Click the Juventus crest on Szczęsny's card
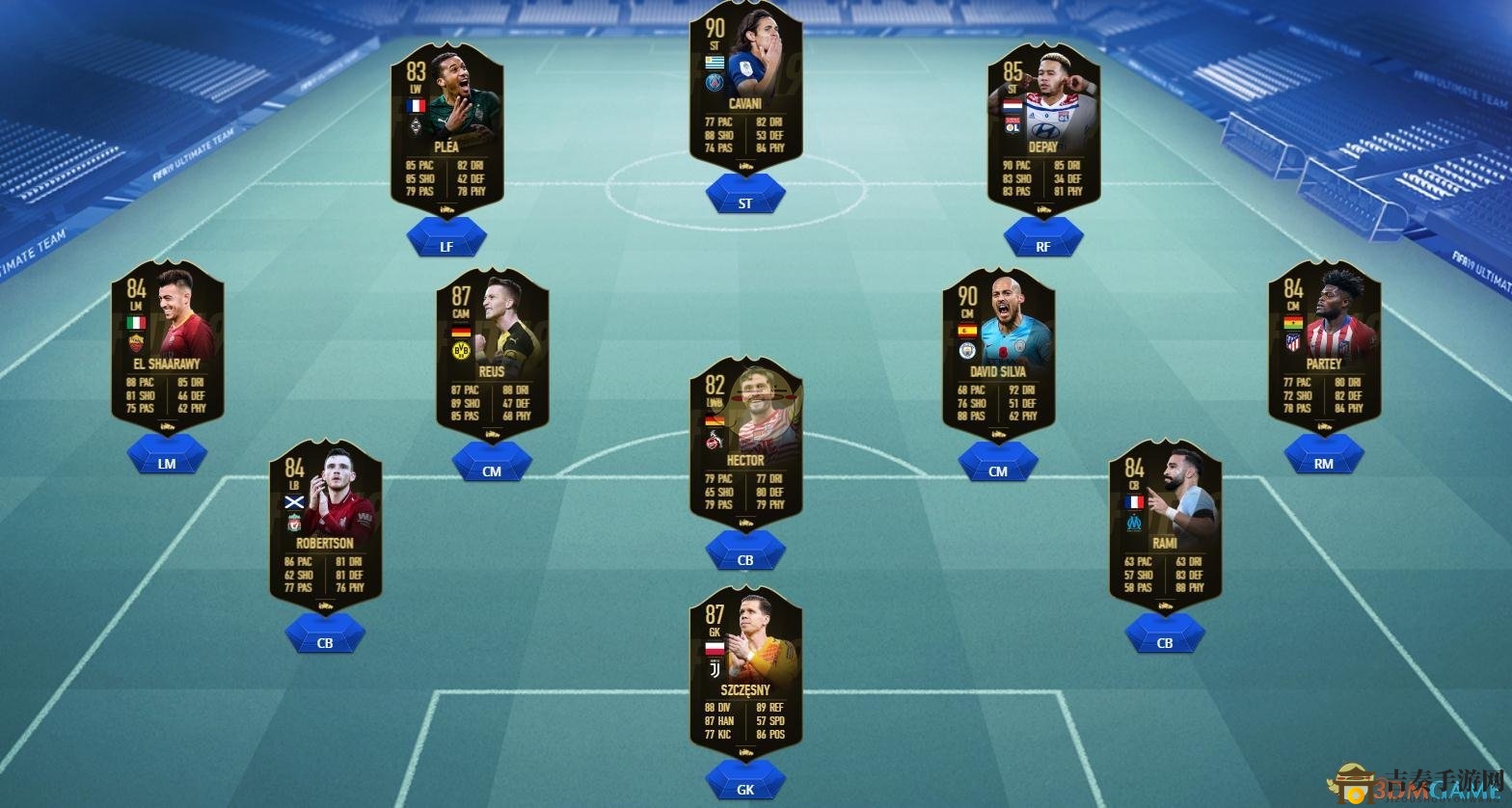1512x808 pixels. pos(715,668)
